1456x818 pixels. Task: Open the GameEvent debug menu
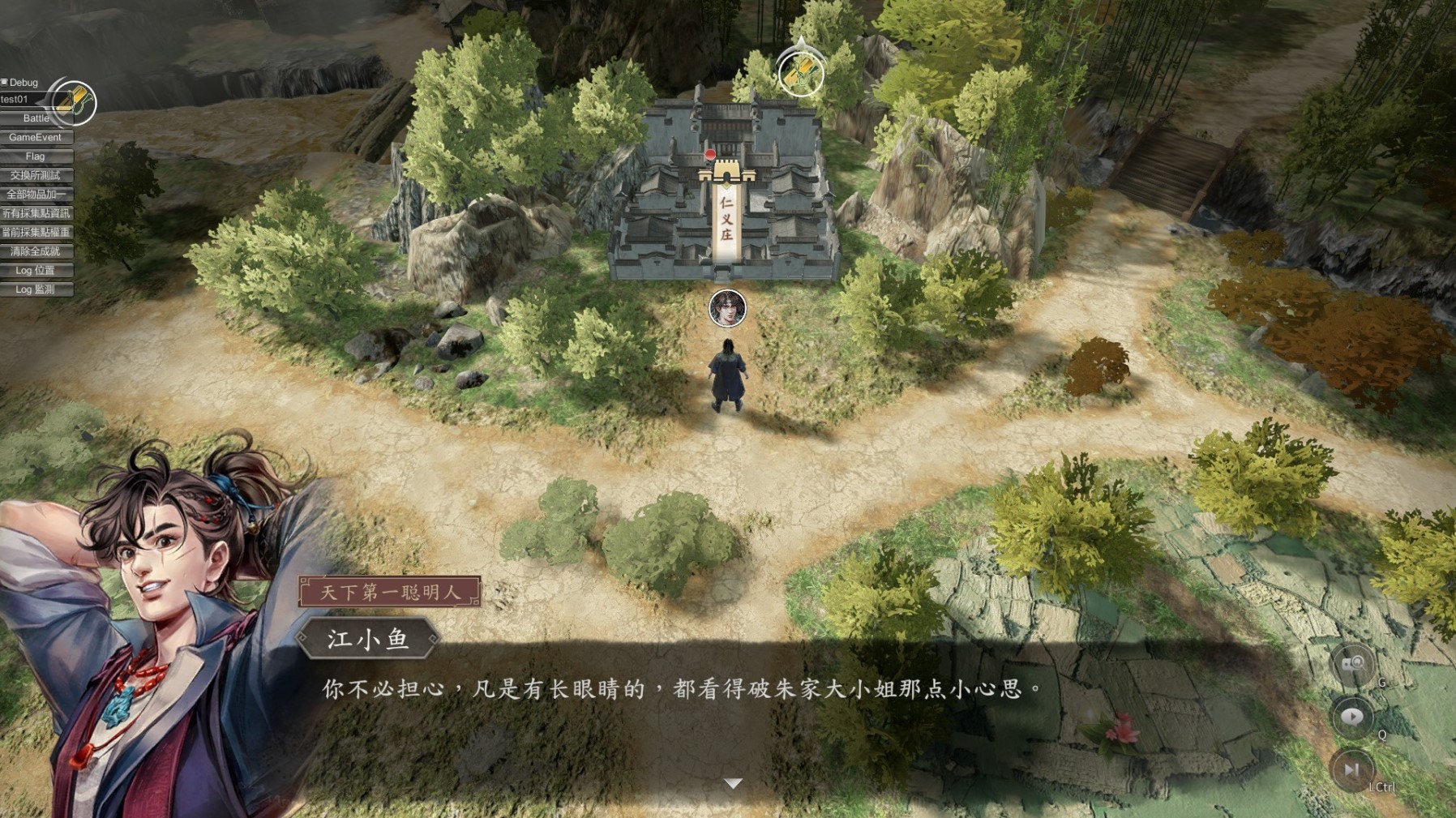34,138
